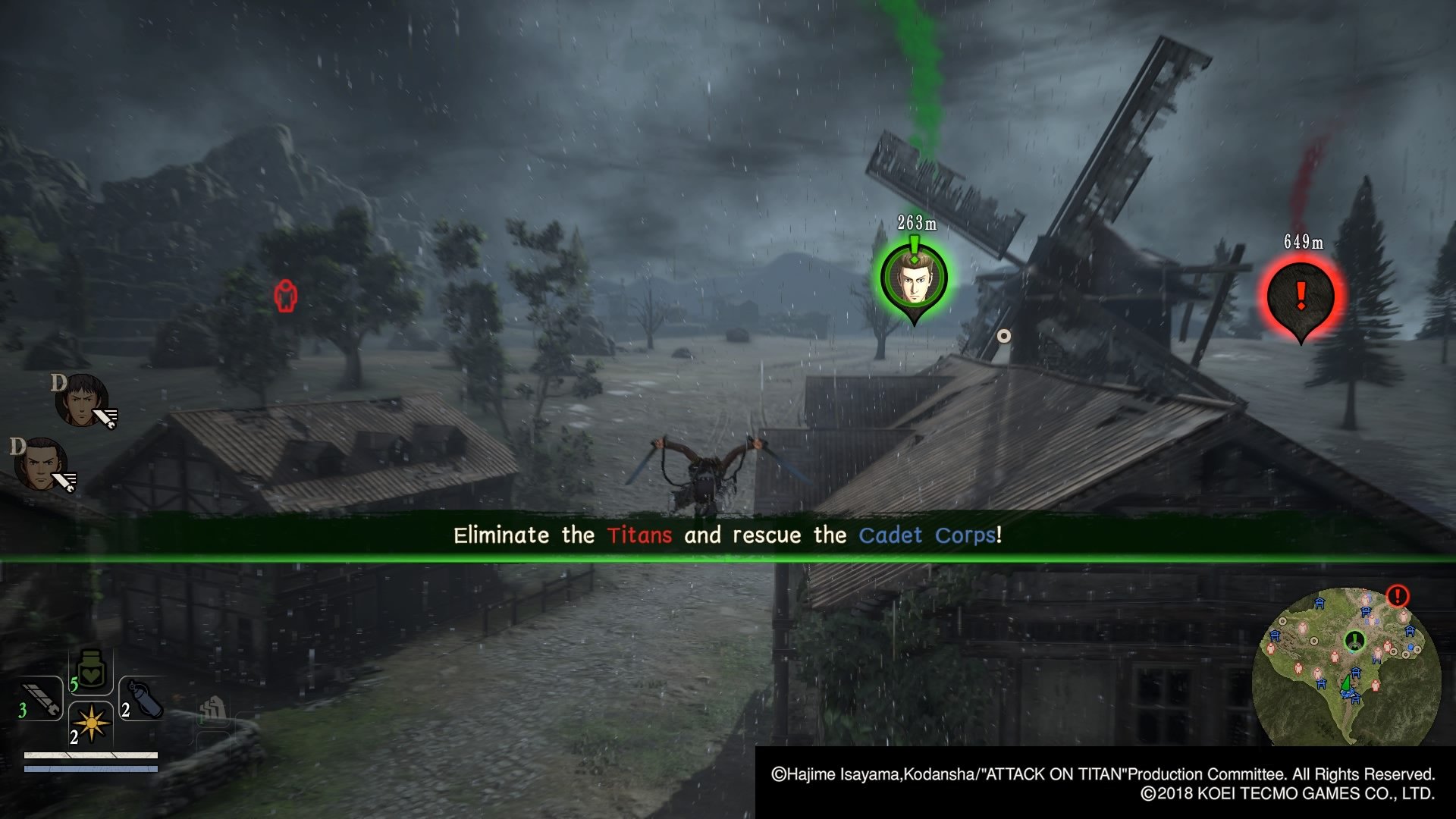Screen dimensions: 1456x819
Task: Select the green objective marker on the minimap
Action: click(1354, 639)
